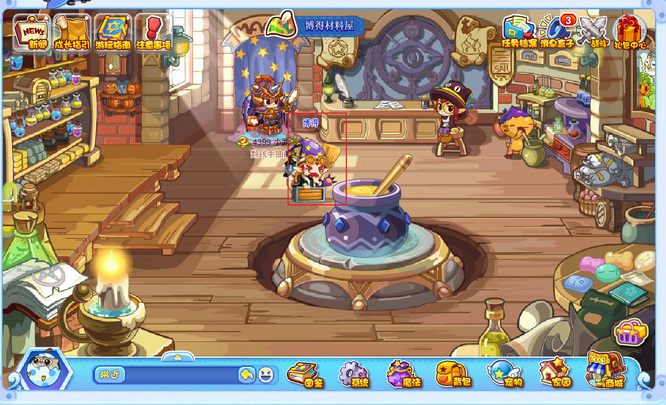Click the 博得材料屋 location map icon

click(285, 24)
